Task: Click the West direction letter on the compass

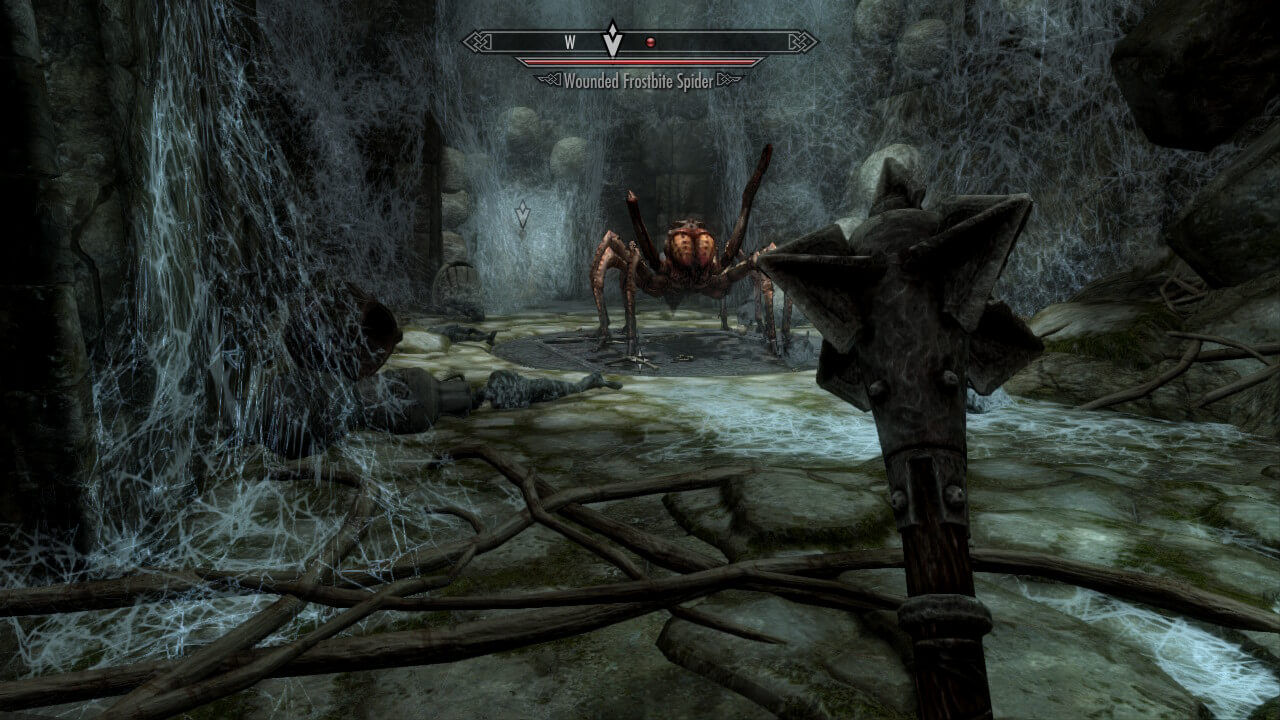Action: [x=569, y=43]
